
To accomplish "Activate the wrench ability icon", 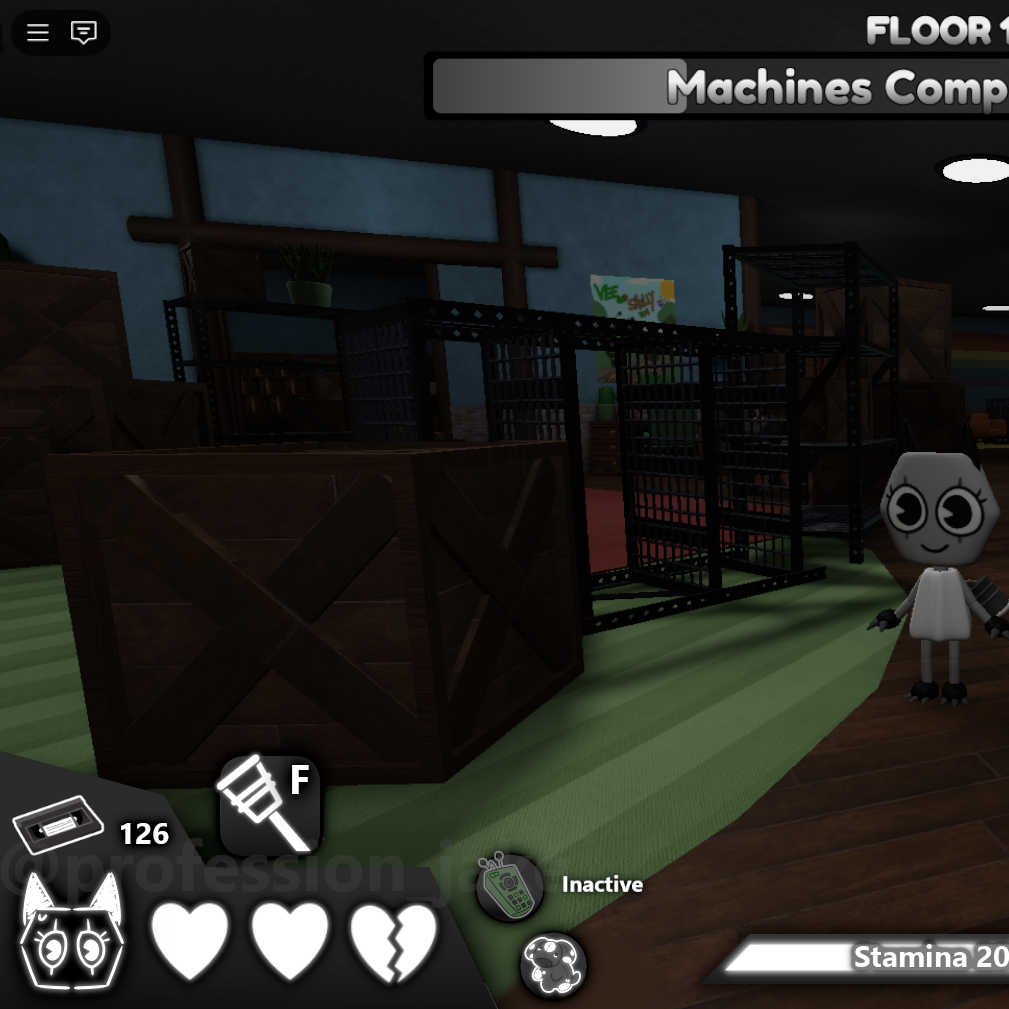I will (x=269, y=806).
